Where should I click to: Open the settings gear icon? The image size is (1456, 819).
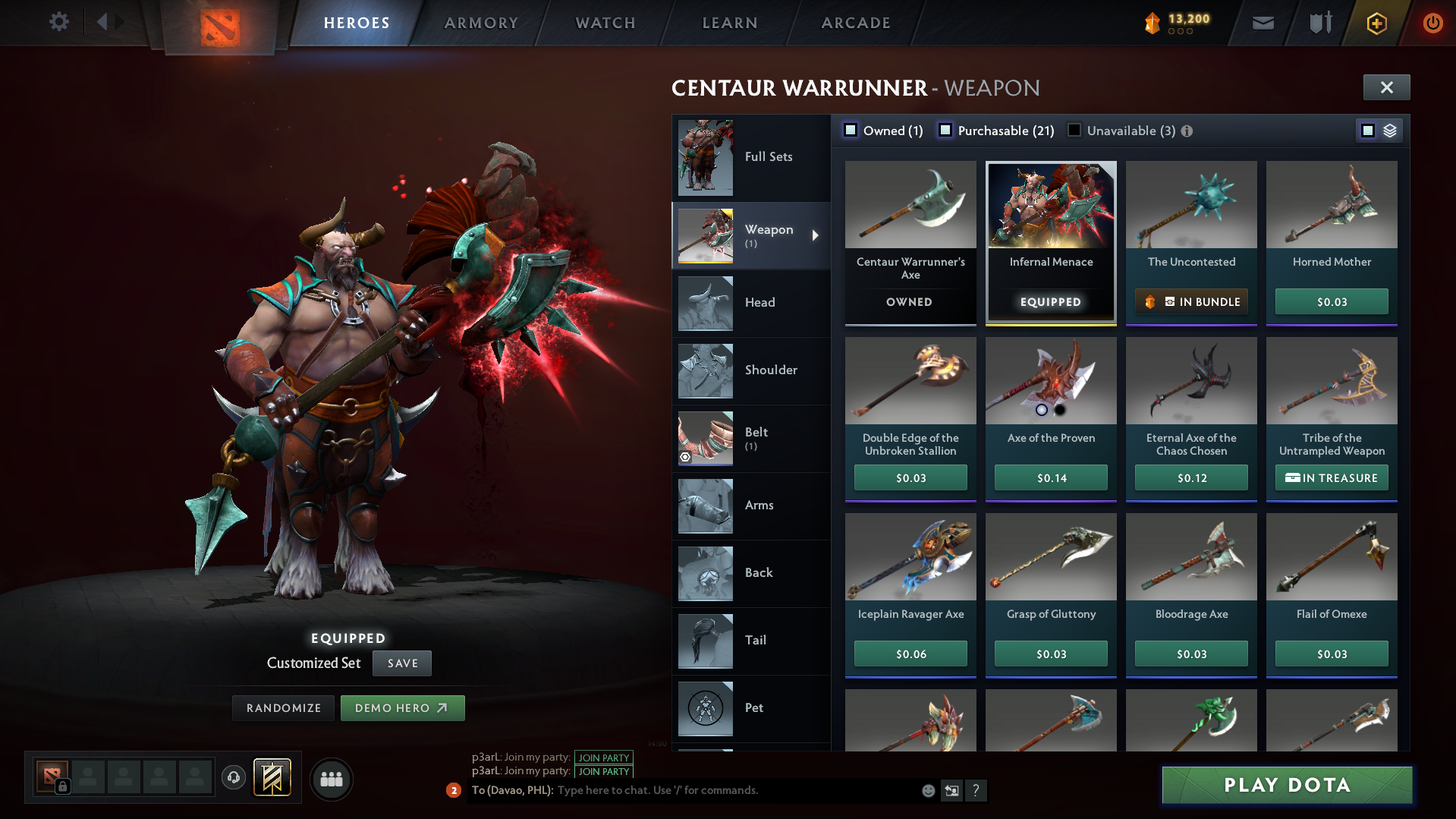click(58, 22)
